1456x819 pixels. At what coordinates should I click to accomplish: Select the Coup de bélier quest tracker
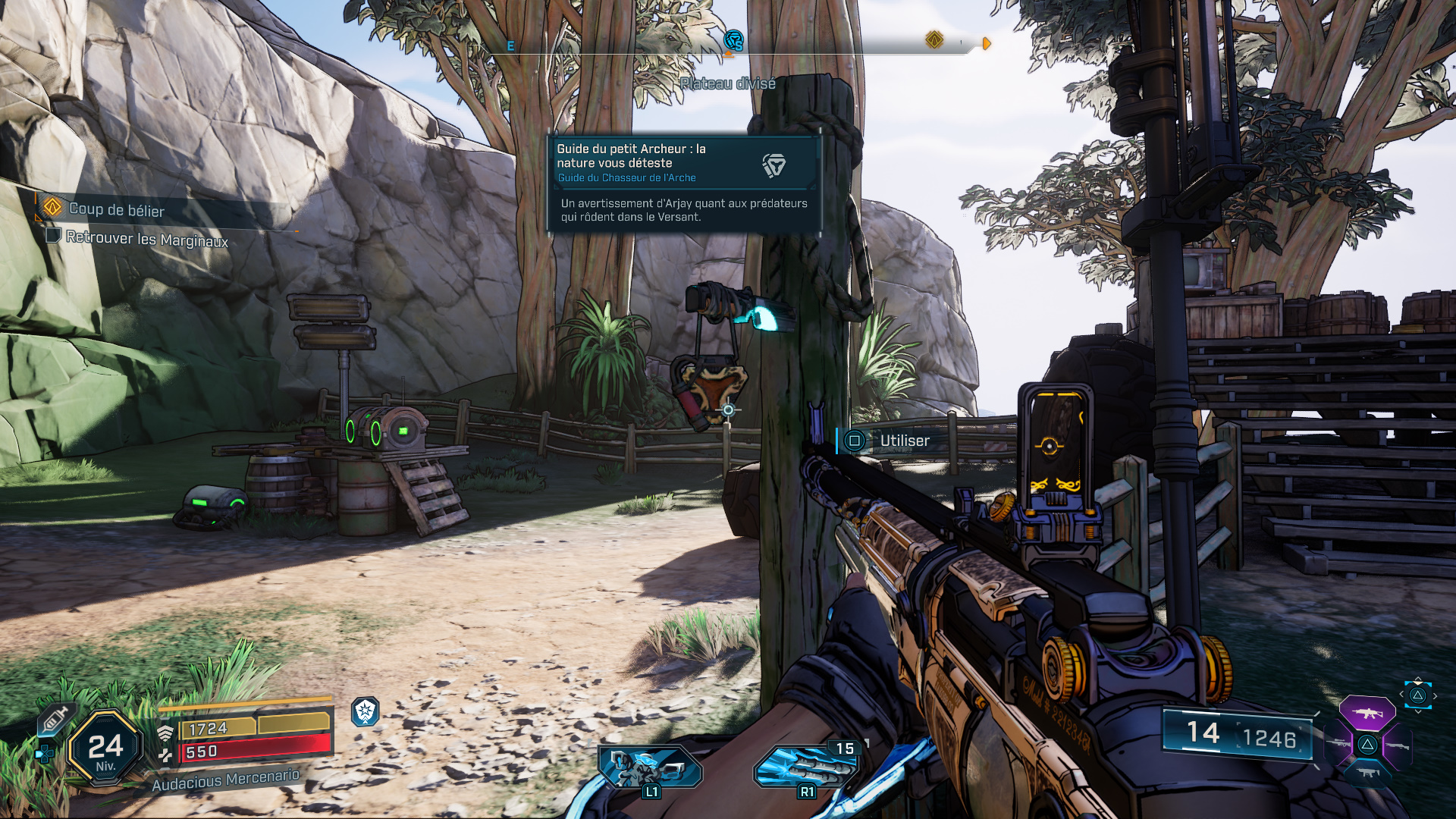116,209
